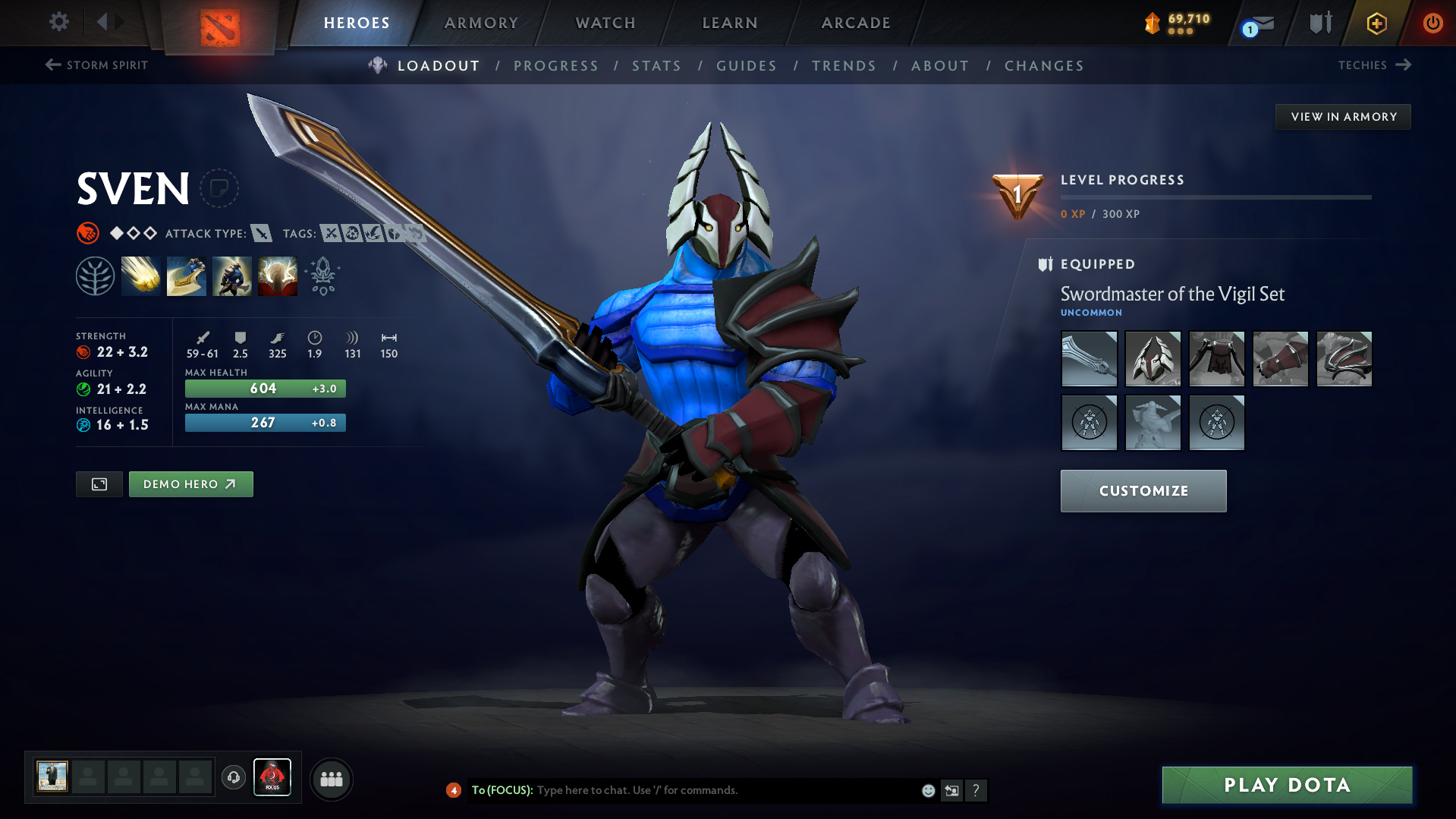
Task: Toggle the coach headset icon near party slots
Action: (233, 778)
